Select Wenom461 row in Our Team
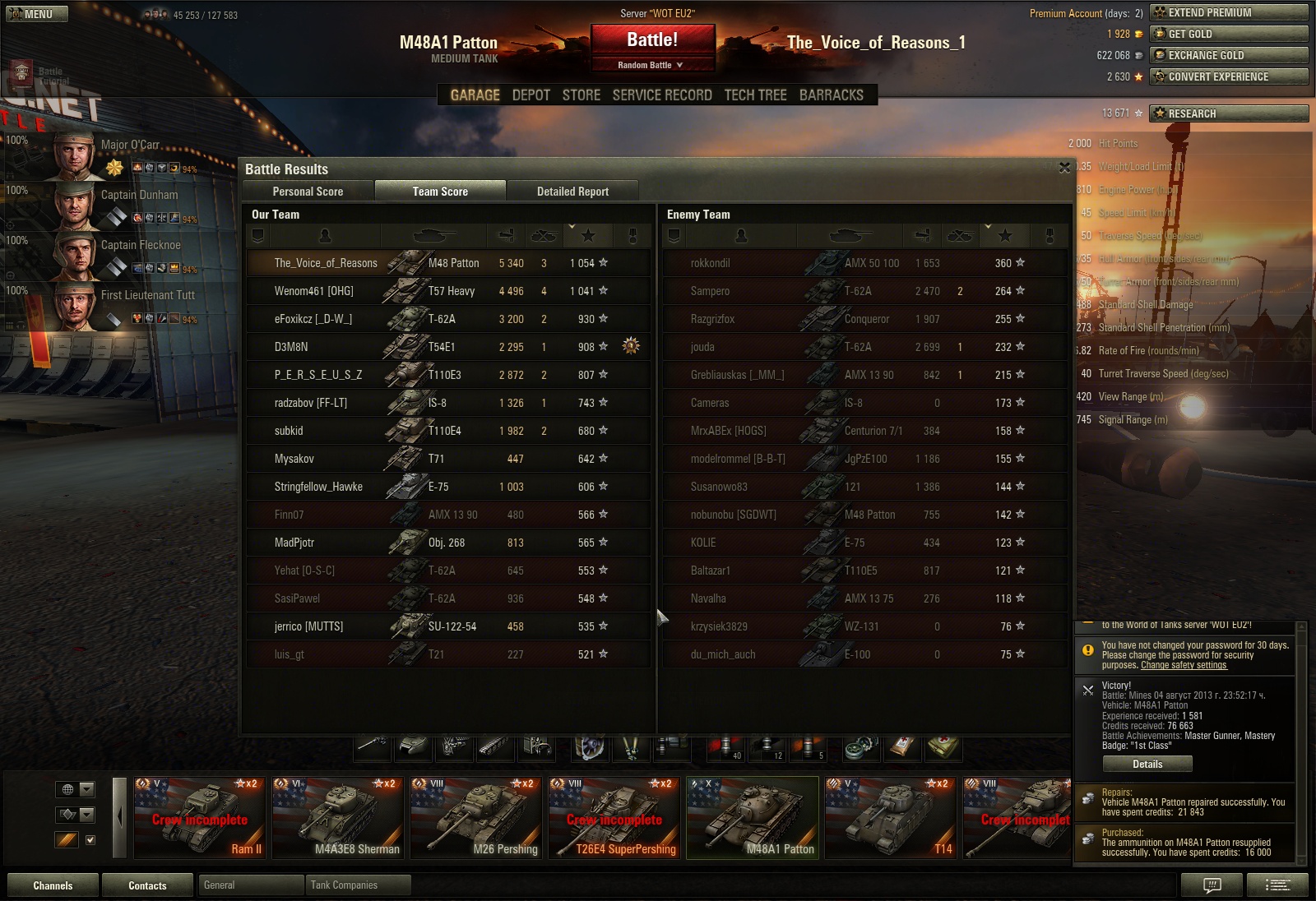 pyautogui.click(x=448, y=291)
